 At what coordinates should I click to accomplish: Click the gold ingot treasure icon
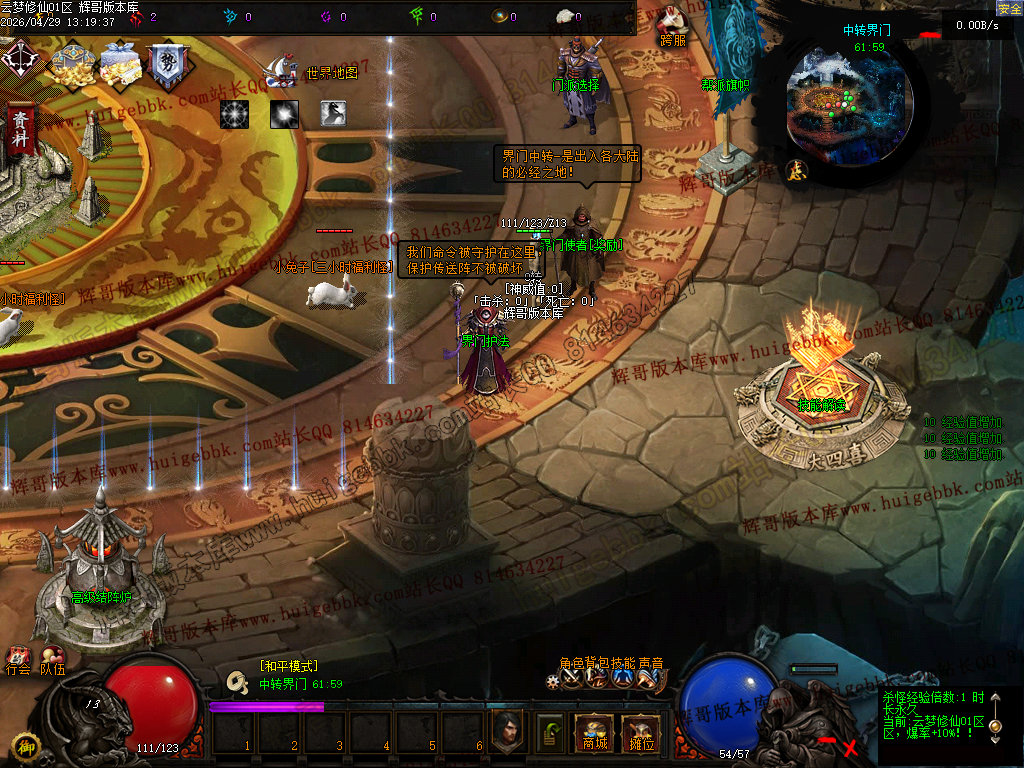(x=70, y=65)
